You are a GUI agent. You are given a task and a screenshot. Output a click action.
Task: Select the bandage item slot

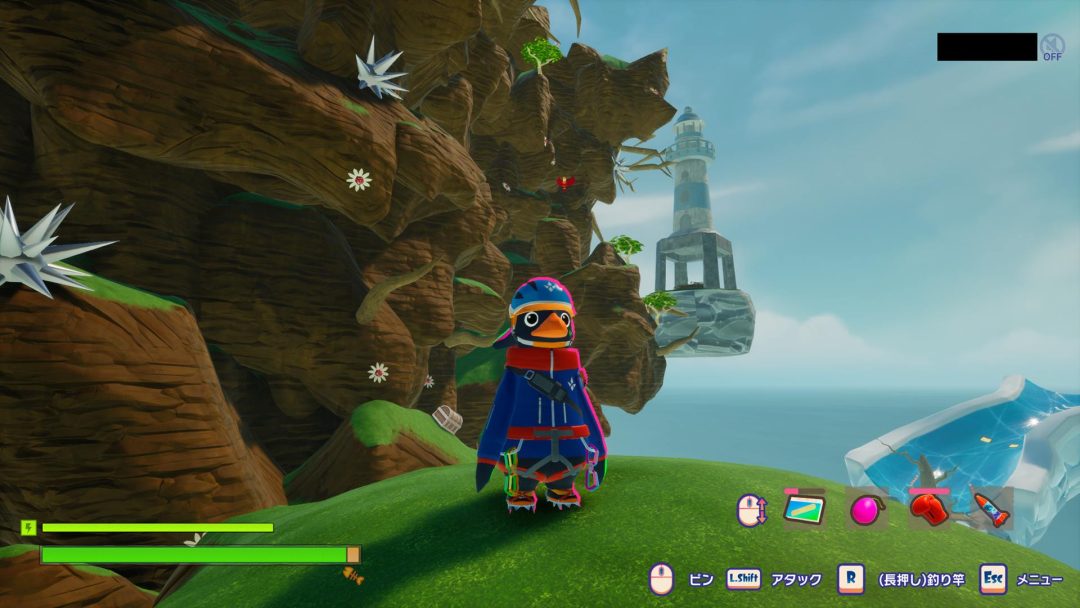pyautogui.click(x=804, y=510)
